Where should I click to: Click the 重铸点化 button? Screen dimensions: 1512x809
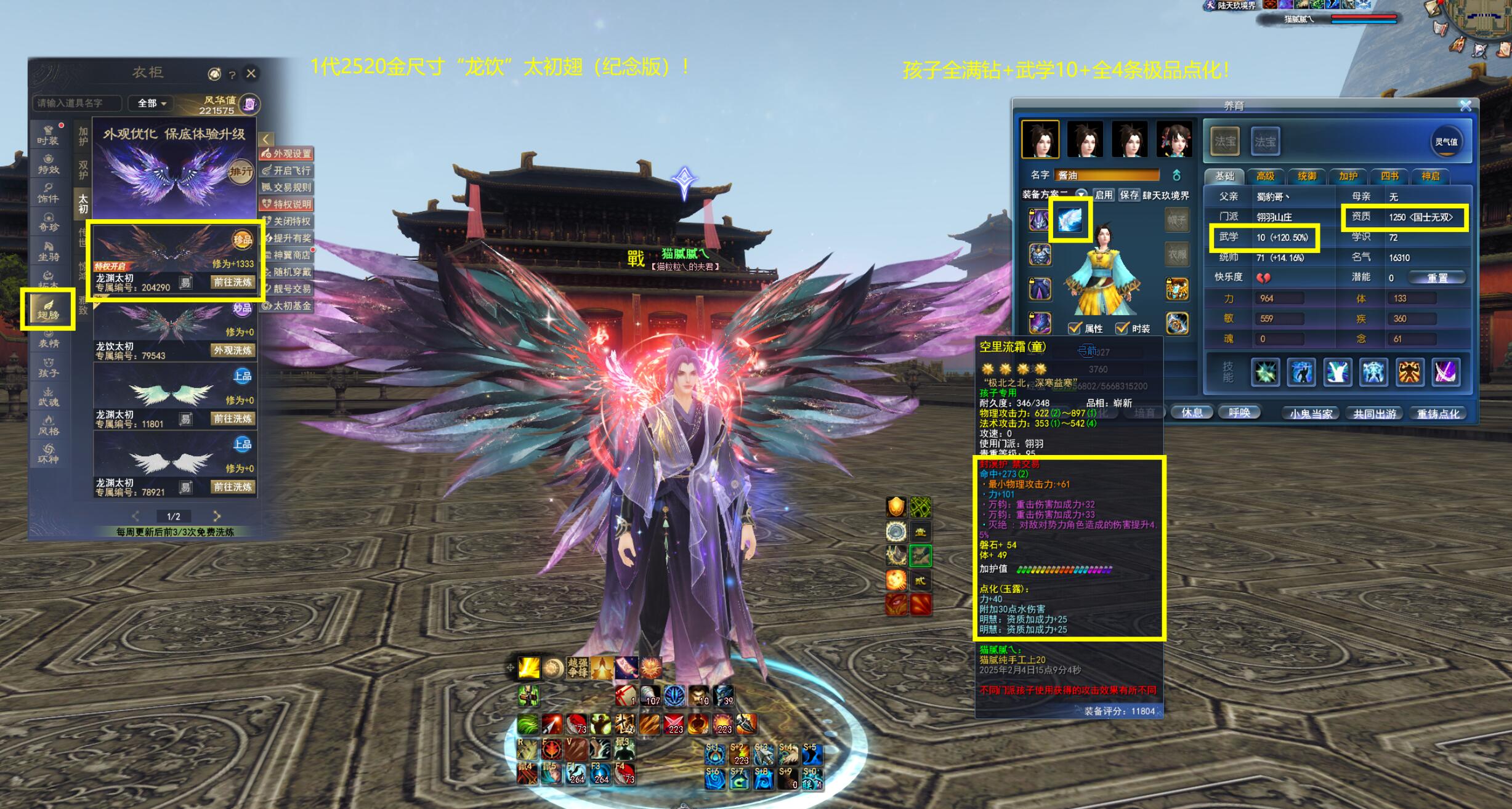pos(1437,414)
